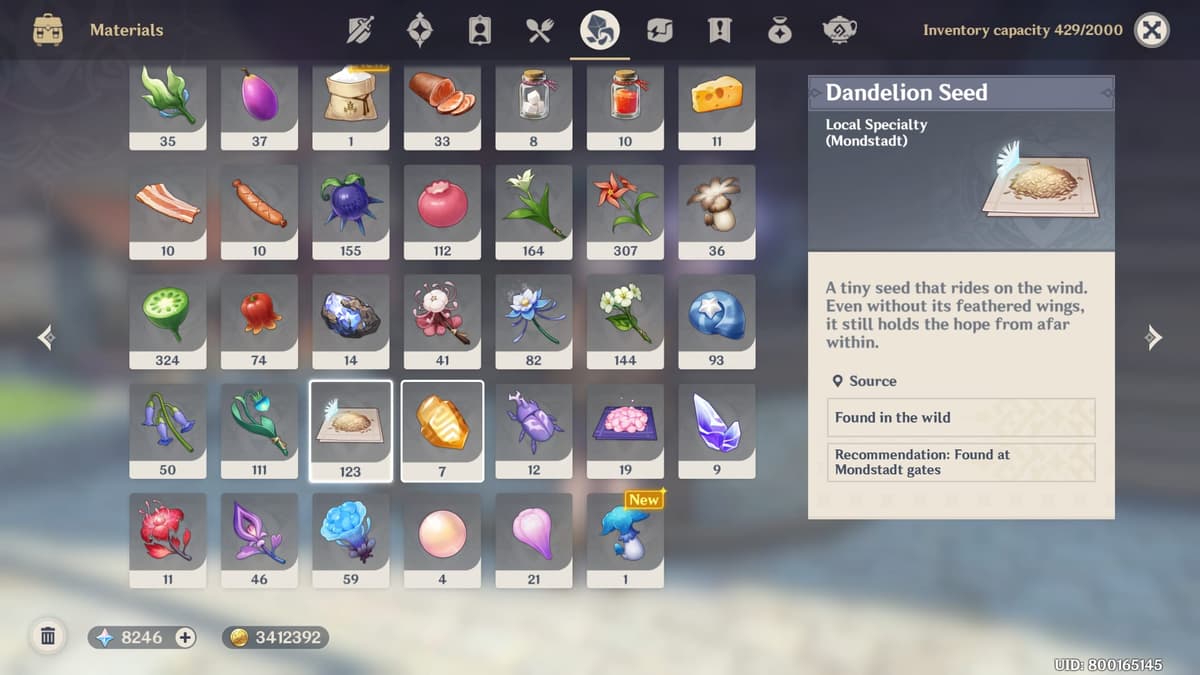Image resolution: width=1200 pixels, height=675 pixels.
Task: Select the amber Cor Lapis slot
Action: (442, 430)
